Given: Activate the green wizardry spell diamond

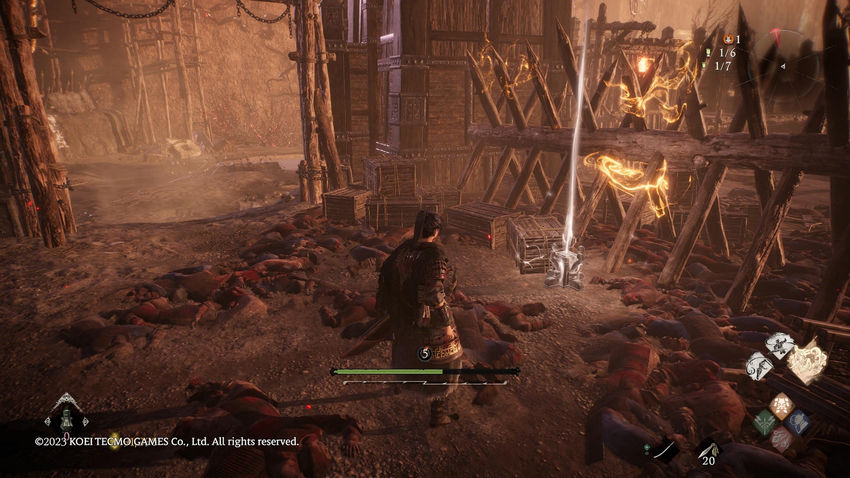Looking at the screenshot, I should (x=765, y=422).
